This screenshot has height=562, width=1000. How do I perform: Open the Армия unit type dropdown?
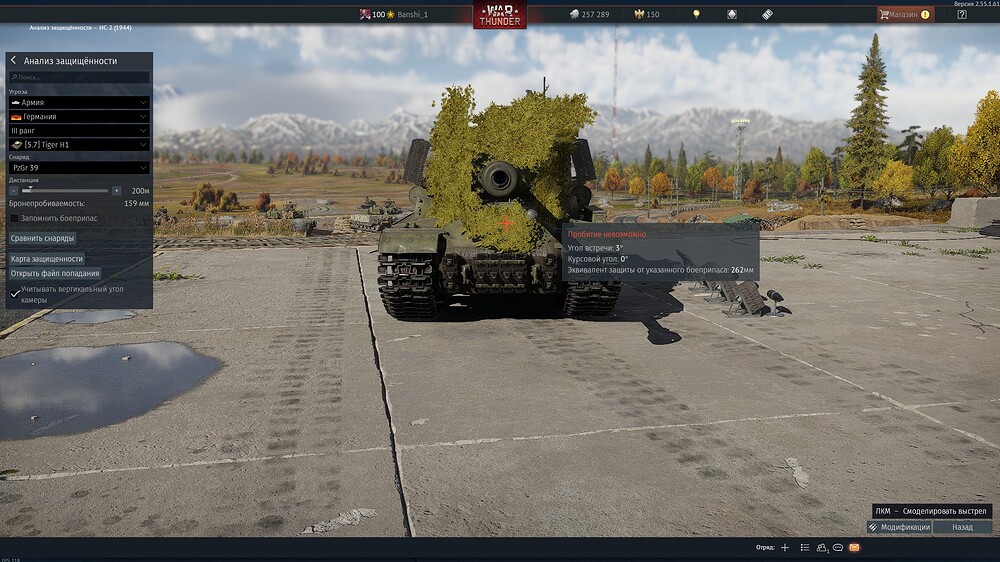click(79, 102)
